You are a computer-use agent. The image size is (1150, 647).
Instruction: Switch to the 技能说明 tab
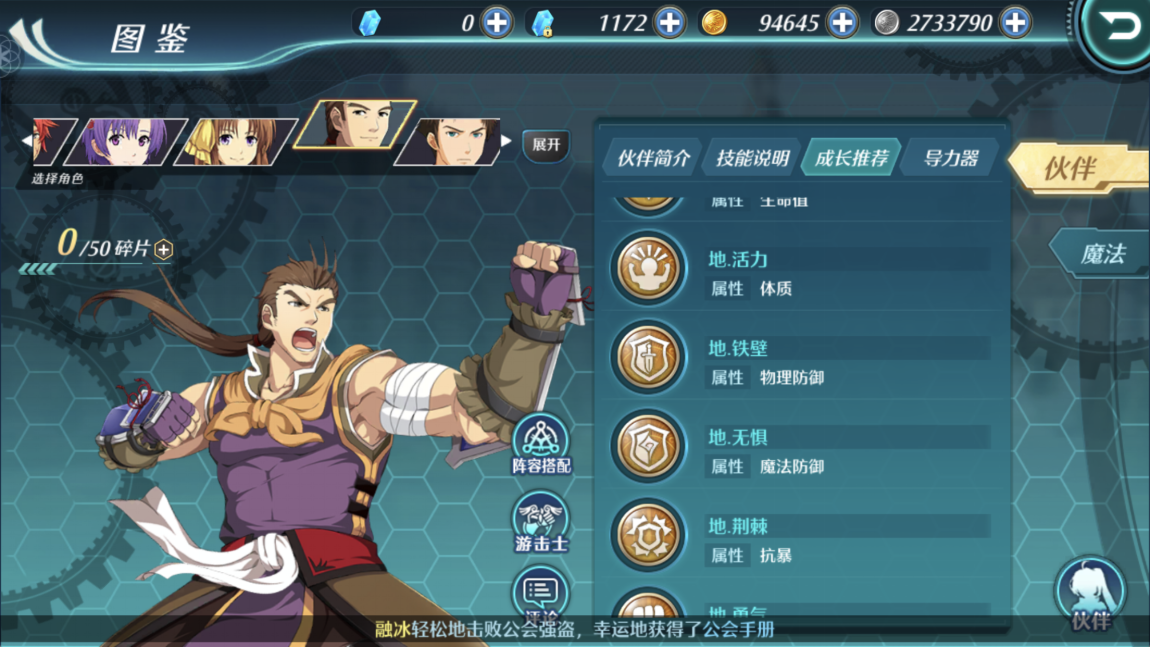point(752,158)
